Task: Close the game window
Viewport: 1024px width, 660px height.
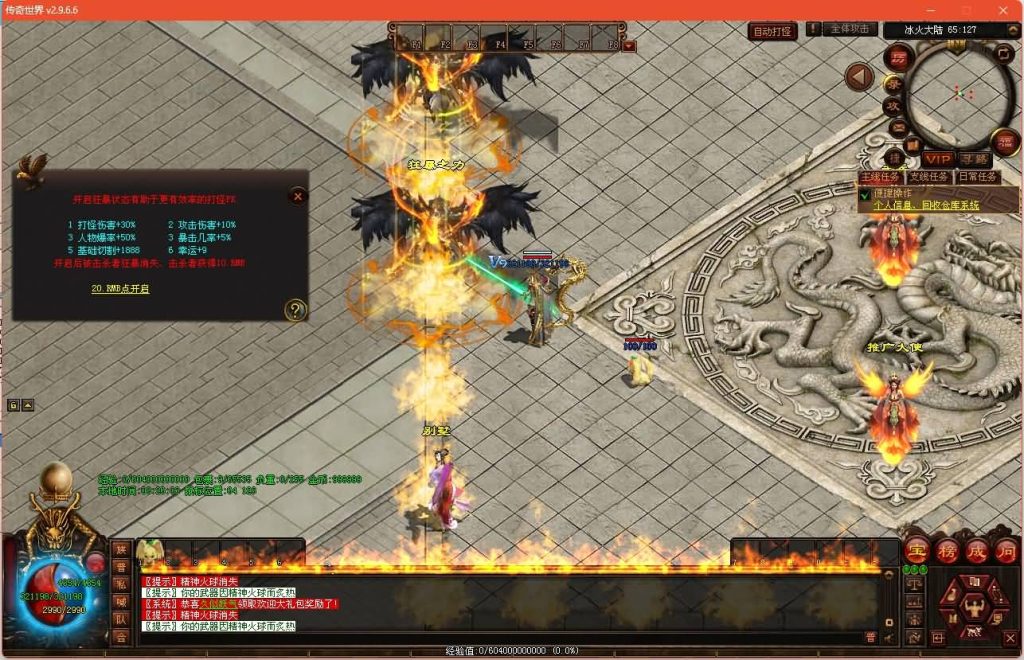Action: [1003, 9]
